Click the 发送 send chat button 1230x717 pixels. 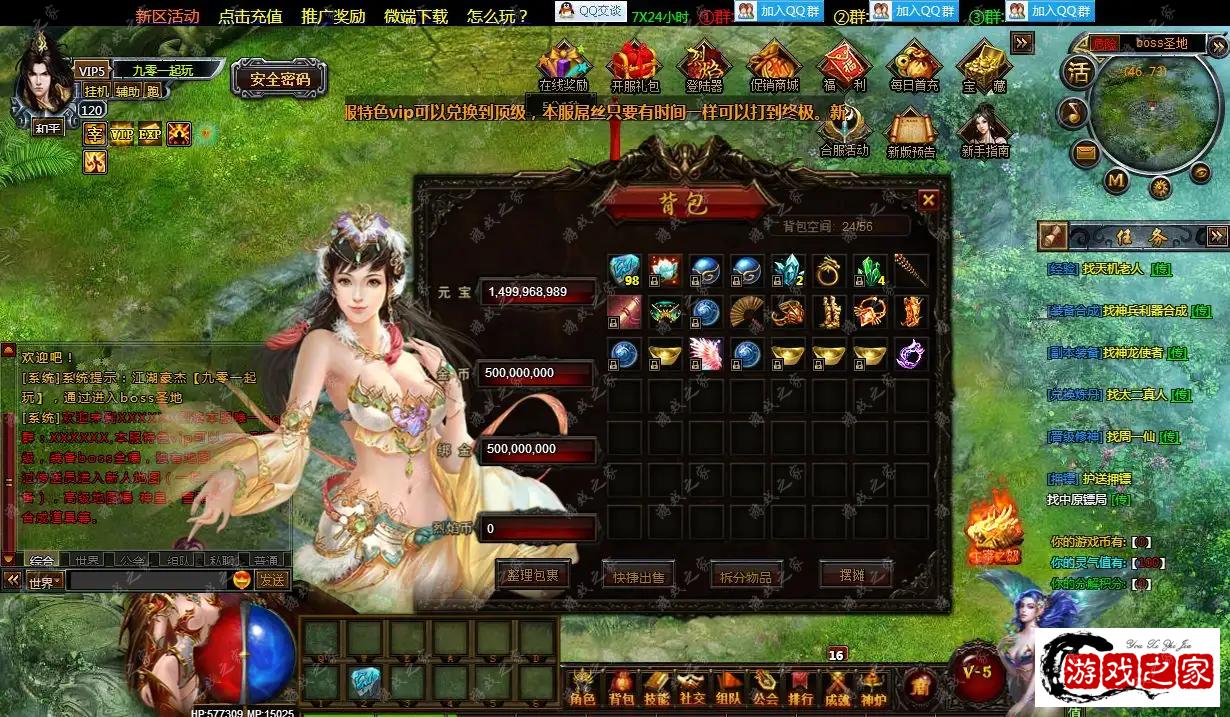coord(271,580)
